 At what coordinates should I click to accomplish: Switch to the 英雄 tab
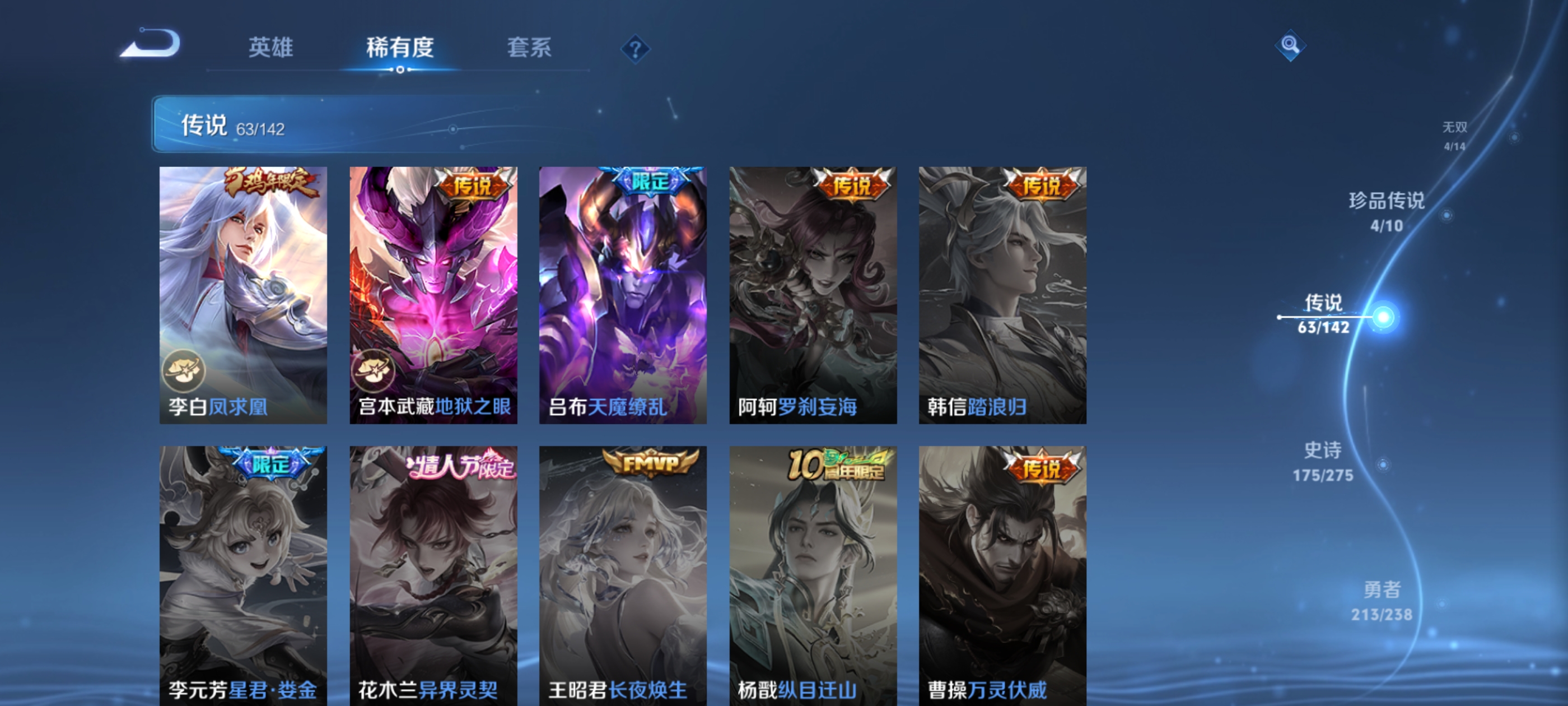tap(270, 49)
